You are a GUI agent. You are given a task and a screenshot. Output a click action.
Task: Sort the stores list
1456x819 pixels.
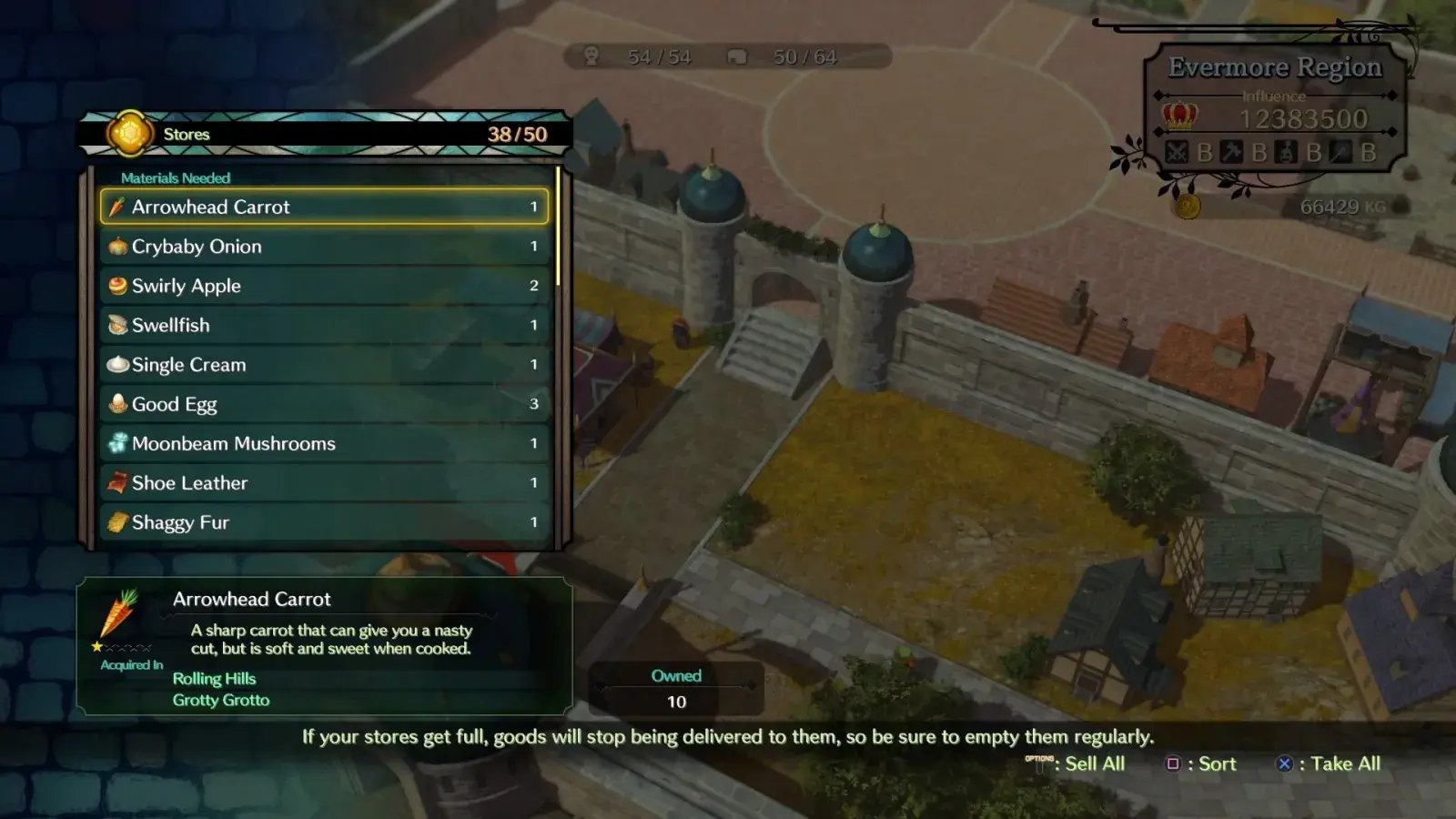coord(1203,764)
